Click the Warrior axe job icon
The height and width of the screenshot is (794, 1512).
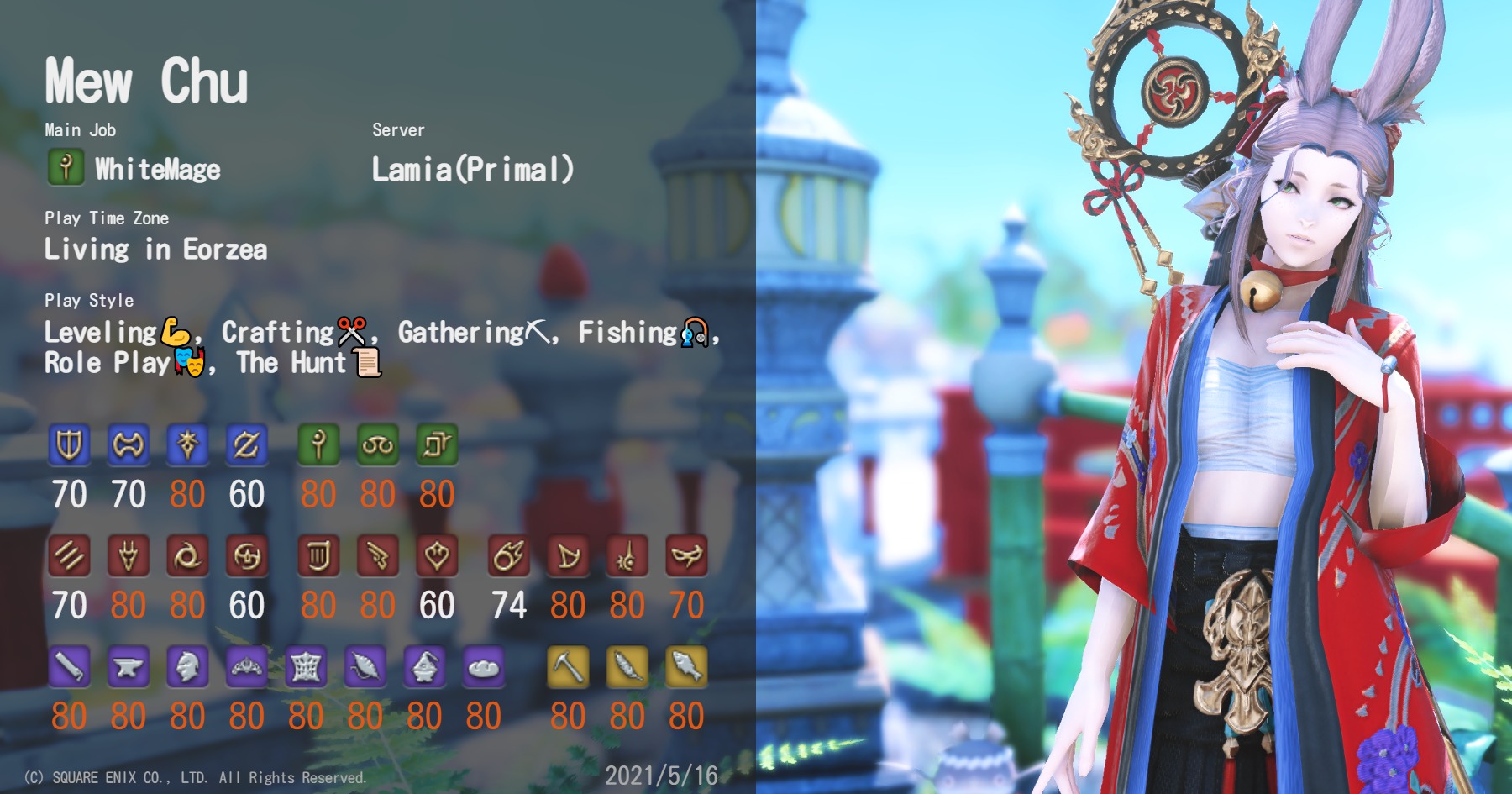pos(127,445)
